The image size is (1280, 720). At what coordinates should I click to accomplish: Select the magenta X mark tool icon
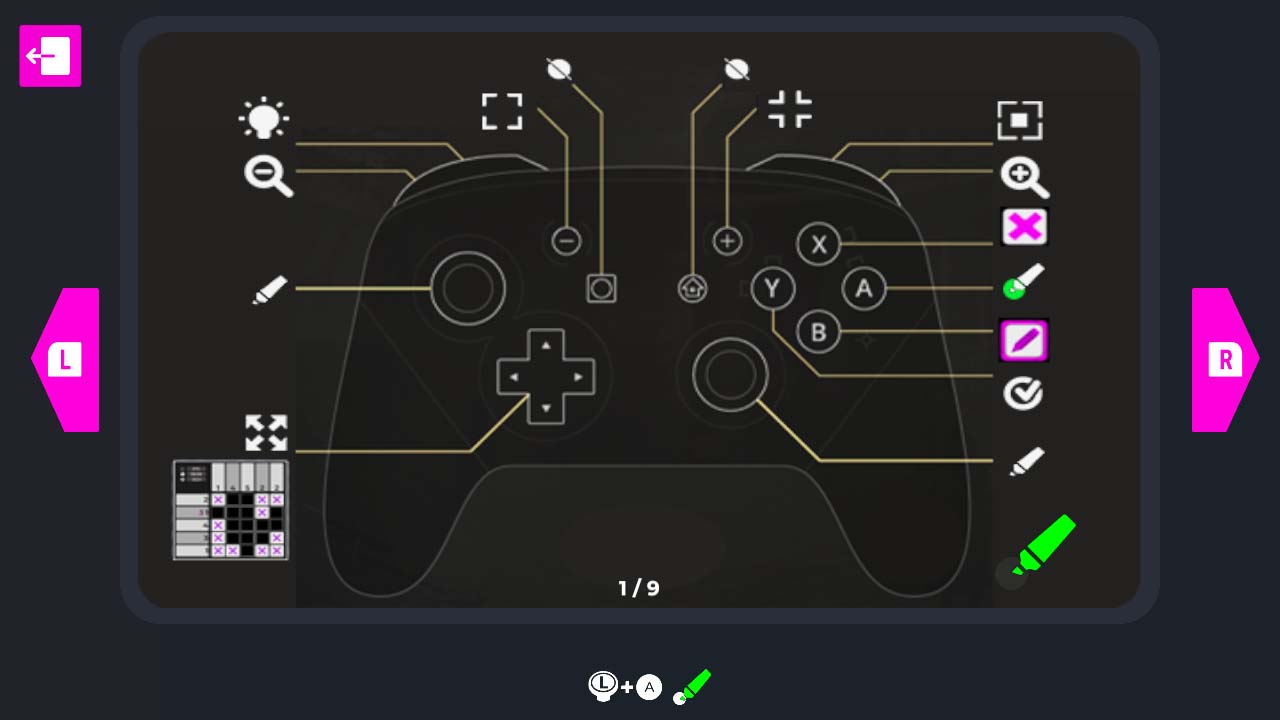pyautogui.click(x=1024, y=227)
